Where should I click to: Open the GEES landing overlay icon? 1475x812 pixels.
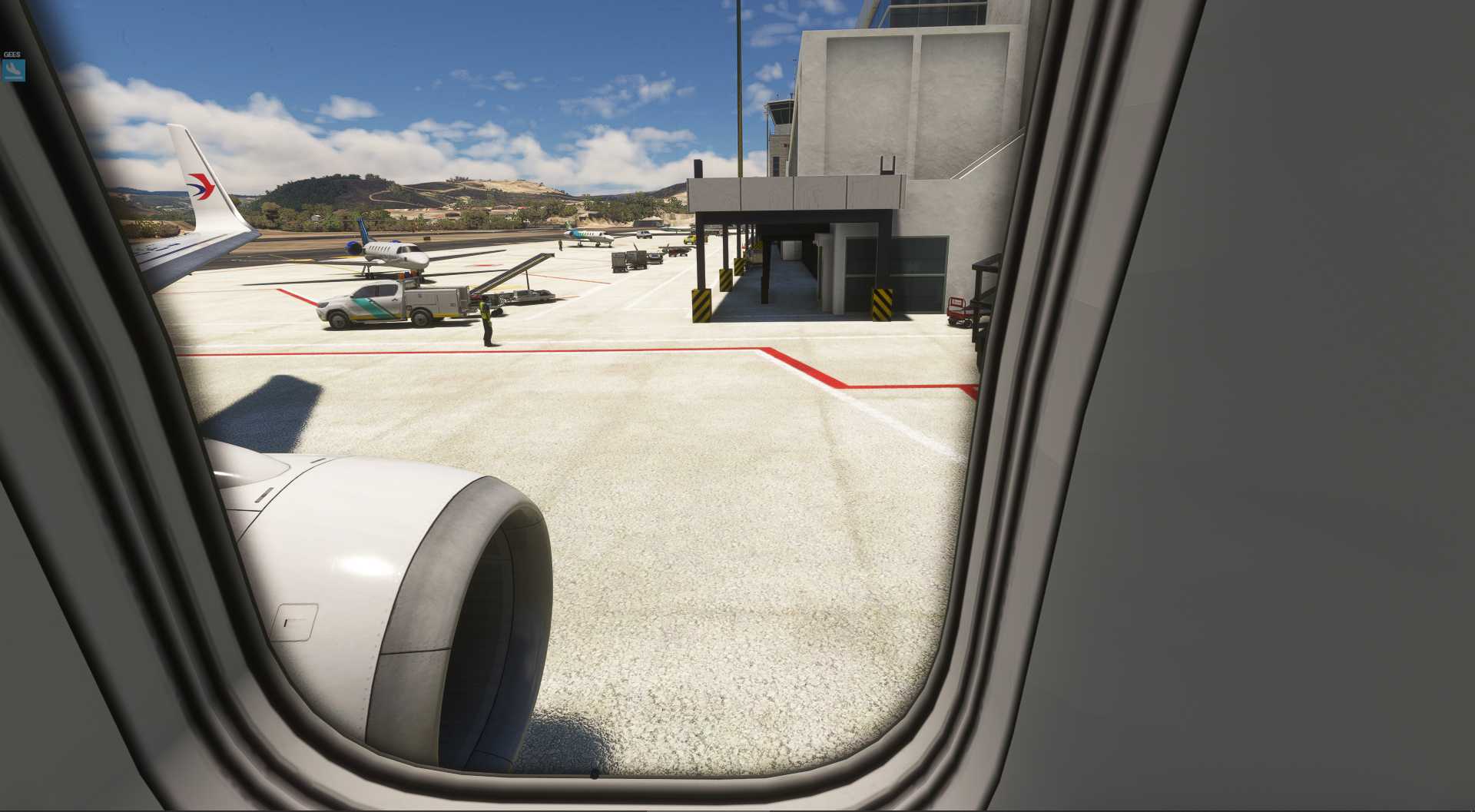coord(13,70)
